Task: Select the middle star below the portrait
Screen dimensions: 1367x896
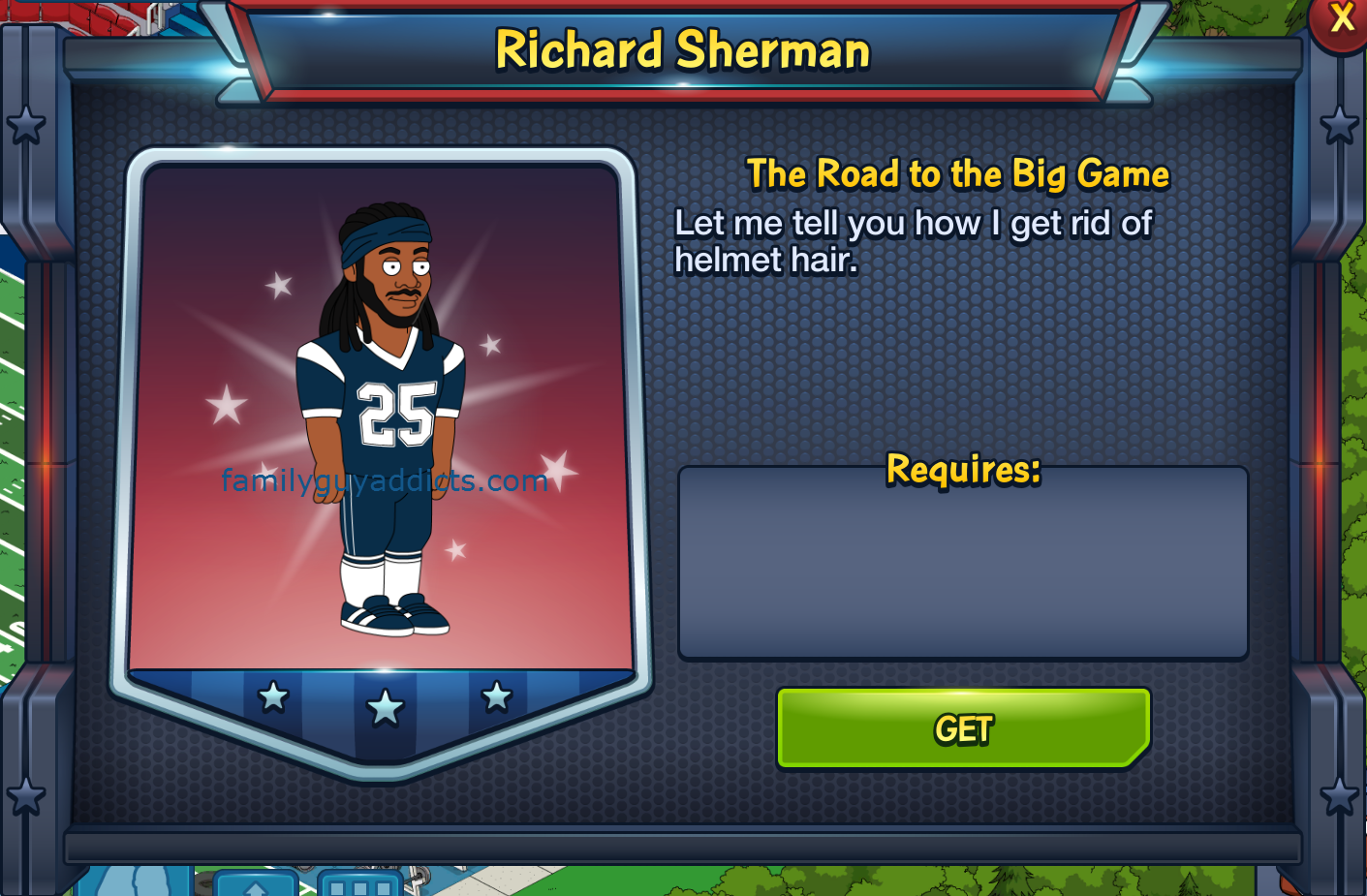Action: [x=387, y=707]
